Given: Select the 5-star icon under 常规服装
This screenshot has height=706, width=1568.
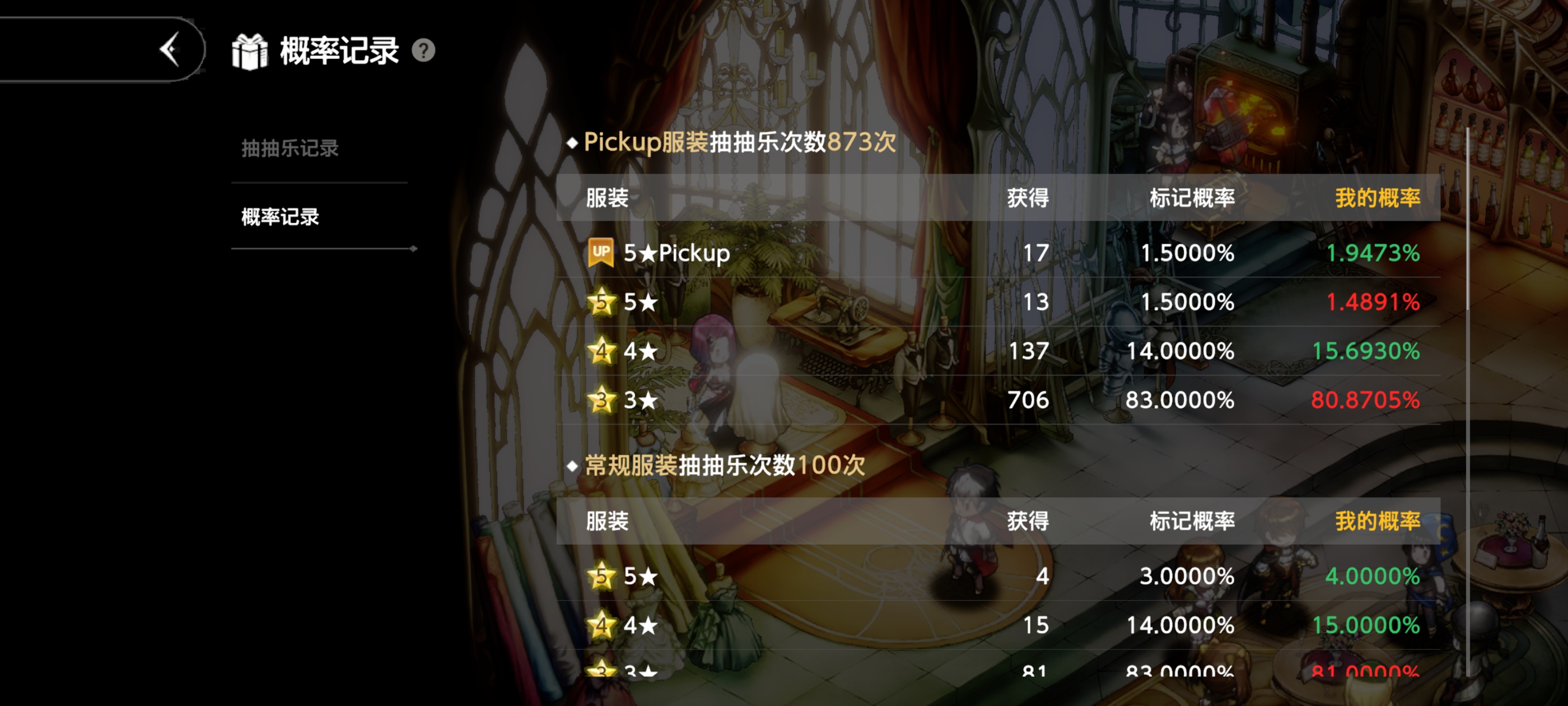Looking at the screenshot, I should tap(601, 575).
